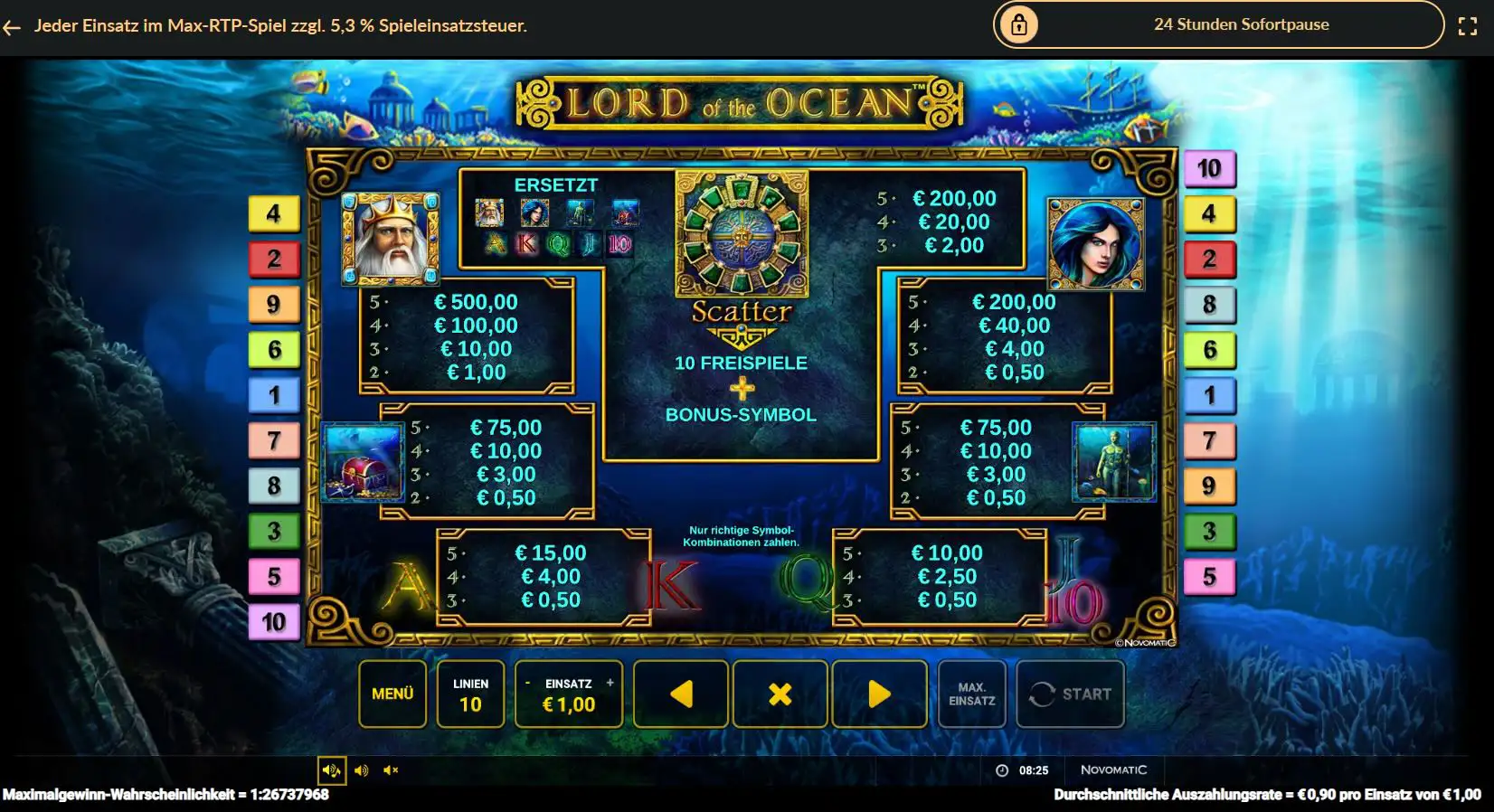Click the LINIEN display showing 10
Viewport: 1494px width, 812px height.
coord(469,694)
